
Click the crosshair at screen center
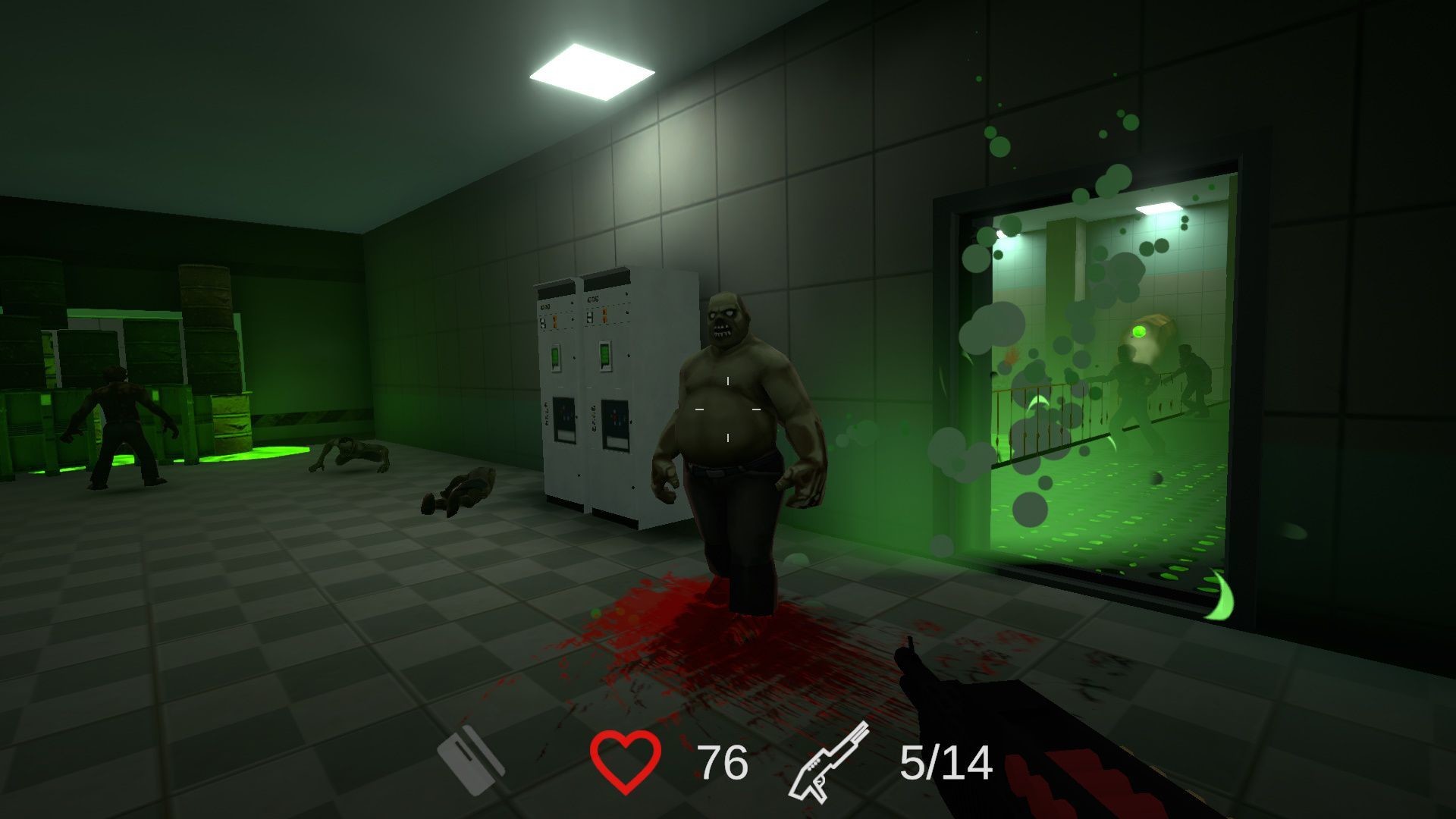(x=728, y=409)
